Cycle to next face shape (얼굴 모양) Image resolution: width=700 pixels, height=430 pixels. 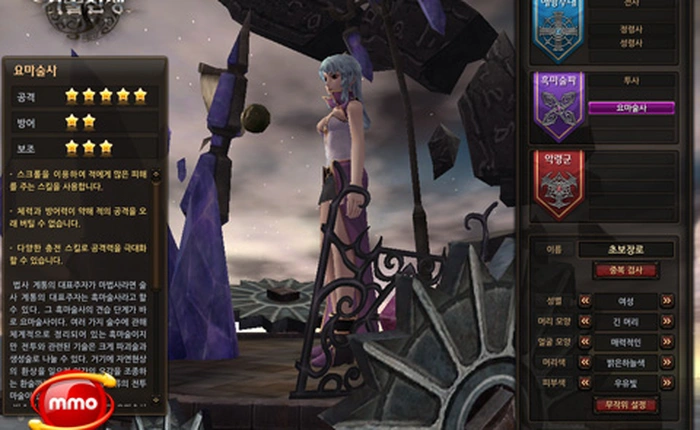pos(667,342)
